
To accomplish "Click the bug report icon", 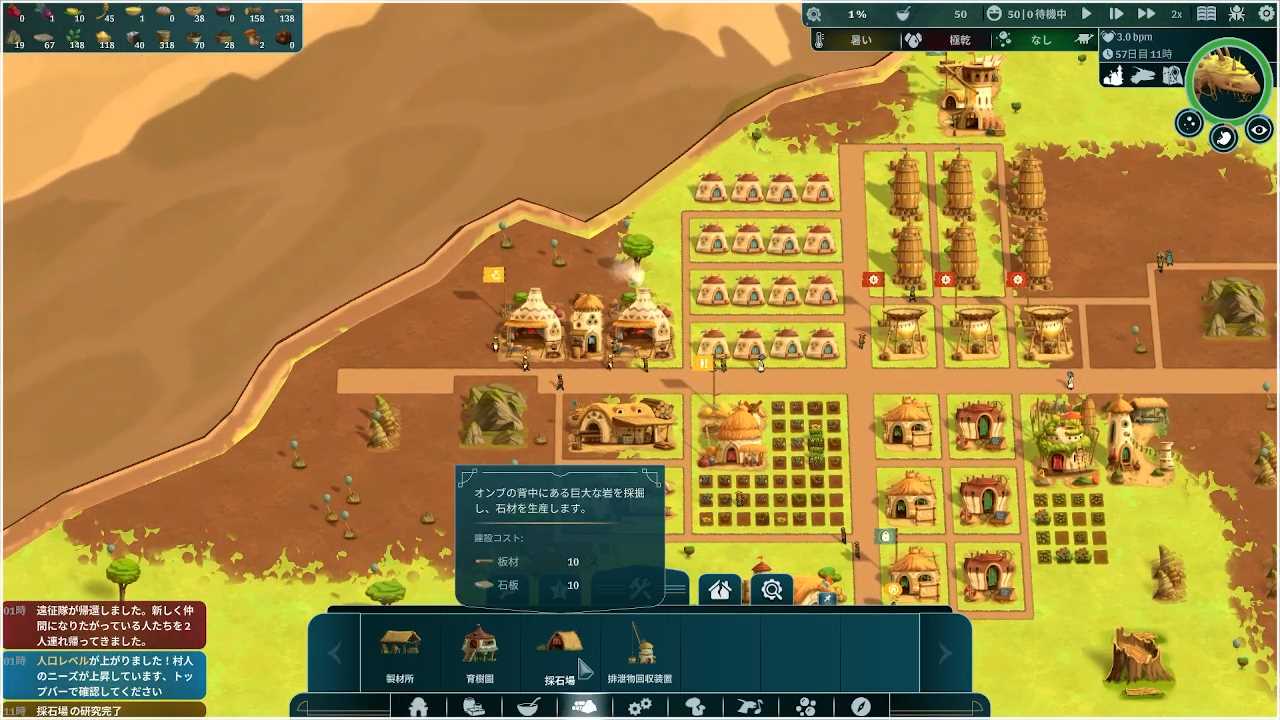I will (x=1237, y=14).
